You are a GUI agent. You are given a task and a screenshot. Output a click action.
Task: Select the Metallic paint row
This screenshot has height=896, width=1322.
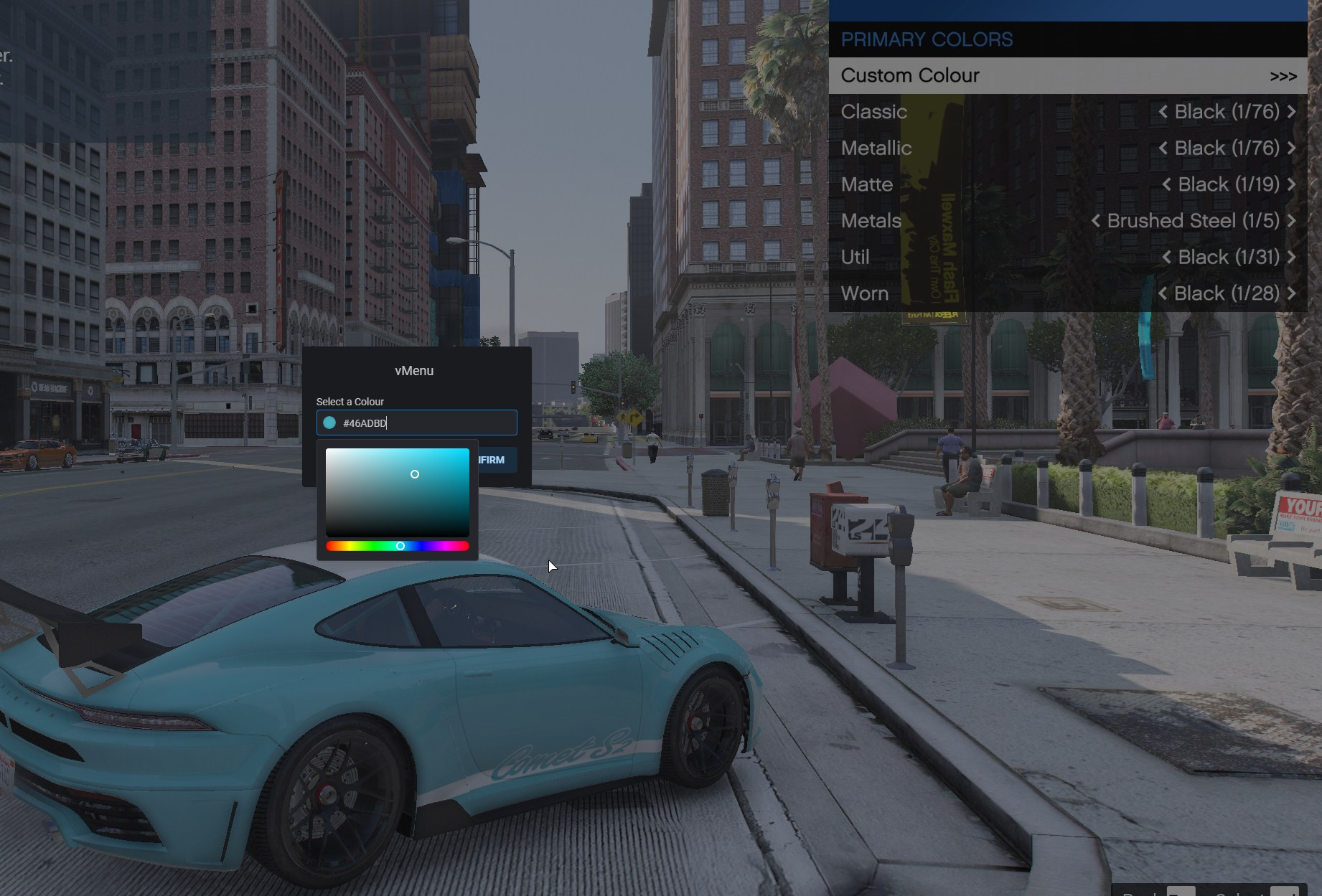876,148
